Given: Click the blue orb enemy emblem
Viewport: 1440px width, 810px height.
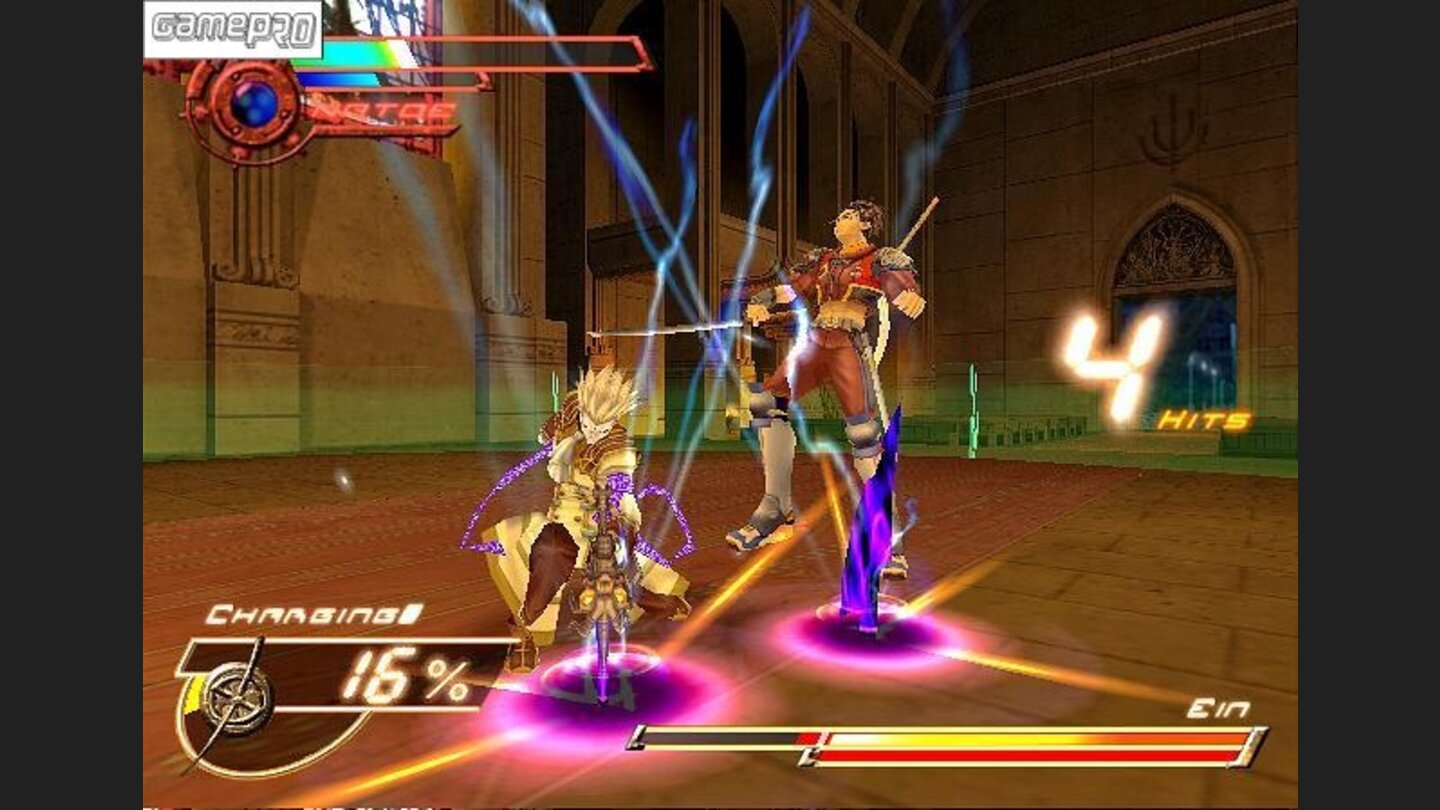Looking at the screenshot, I should [253, 104].
